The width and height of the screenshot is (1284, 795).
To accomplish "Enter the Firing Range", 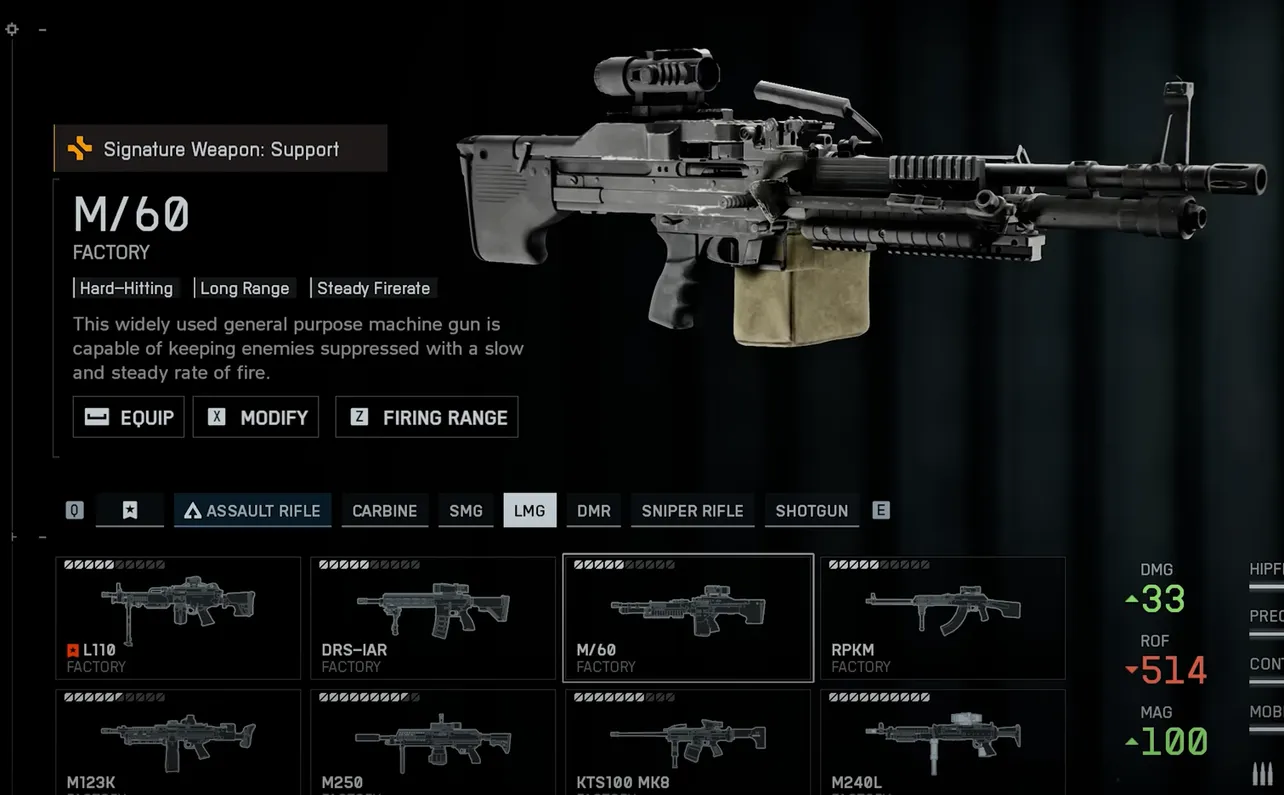I will pyautogui.click(x=426, y=417).
